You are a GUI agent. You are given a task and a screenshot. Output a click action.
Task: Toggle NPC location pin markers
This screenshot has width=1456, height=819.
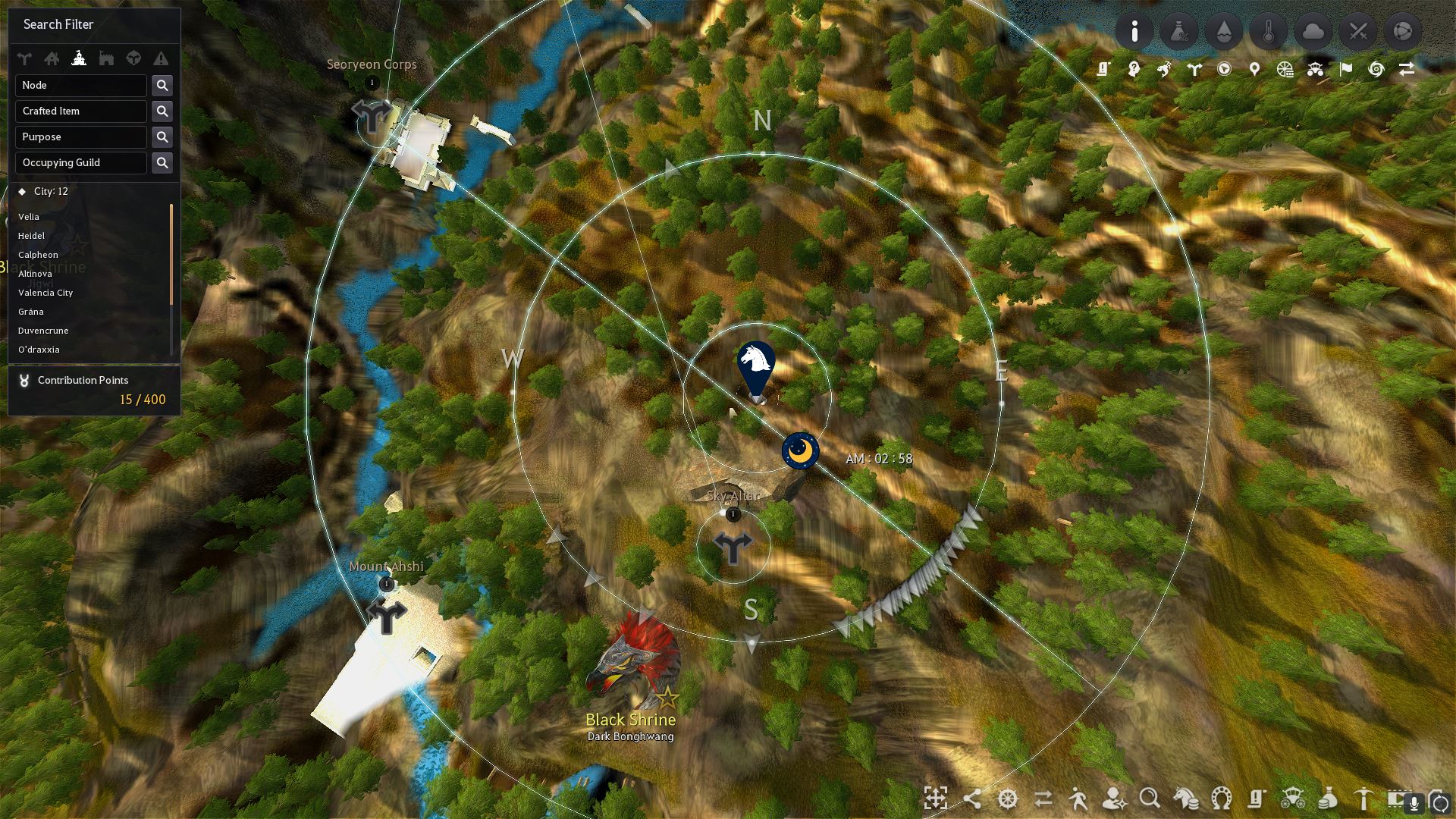click(x=1254, y=68)
